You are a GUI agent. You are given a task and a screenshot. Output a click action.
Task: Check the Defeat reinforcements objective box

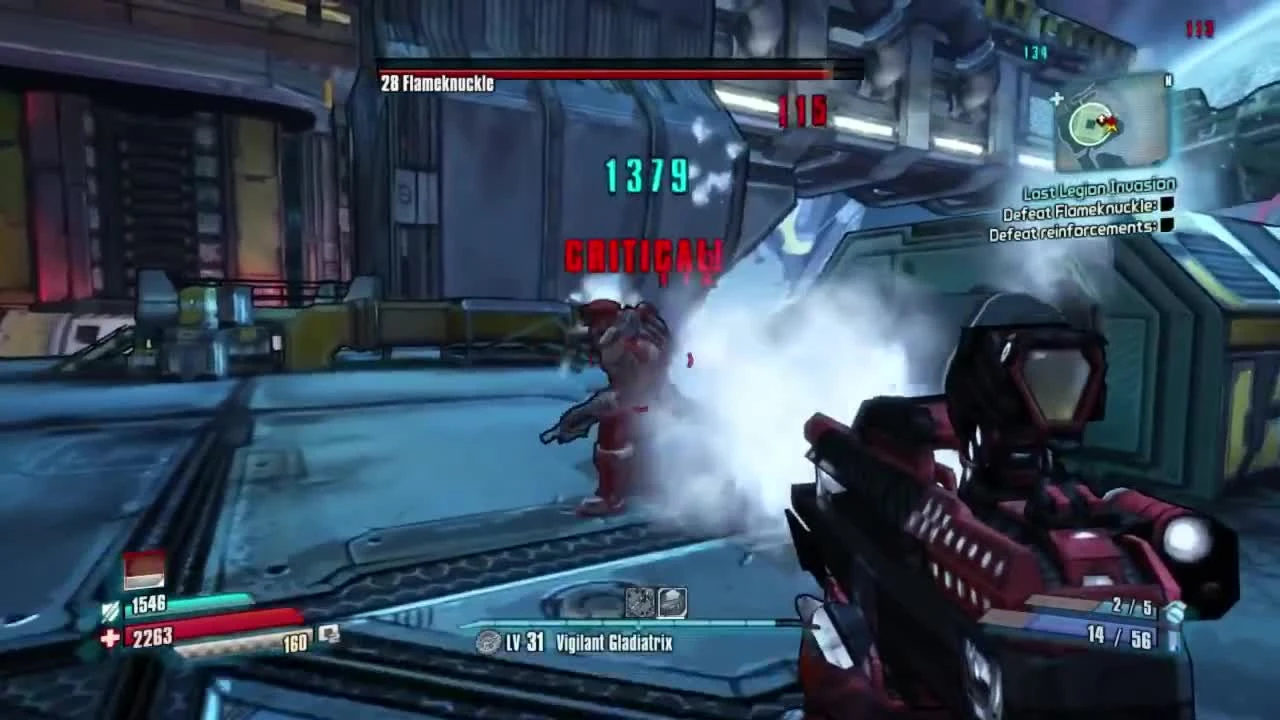[1166, 226]
